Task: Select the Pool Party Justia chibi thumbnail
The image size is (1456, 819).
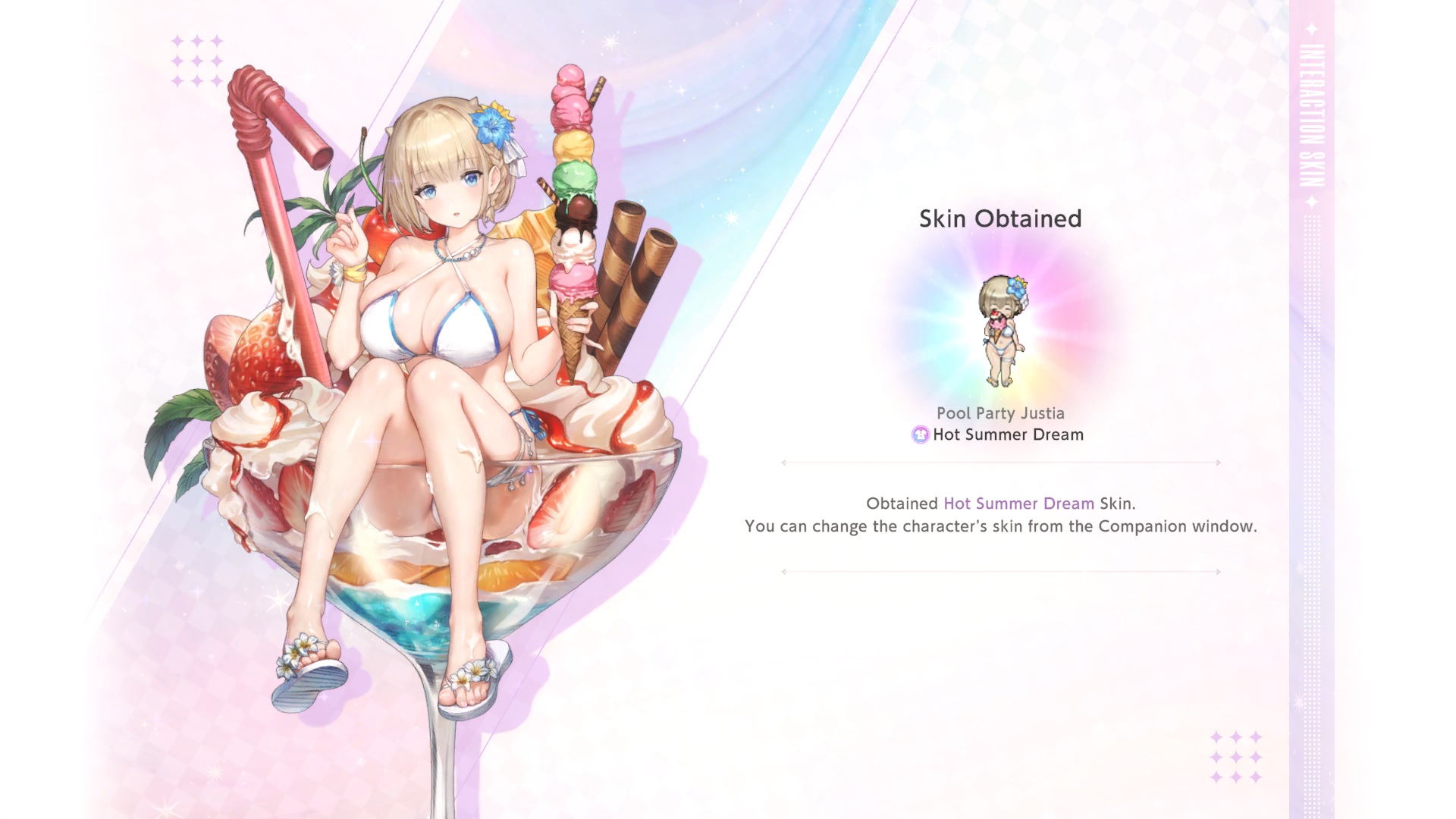Action: (1002, 331)
